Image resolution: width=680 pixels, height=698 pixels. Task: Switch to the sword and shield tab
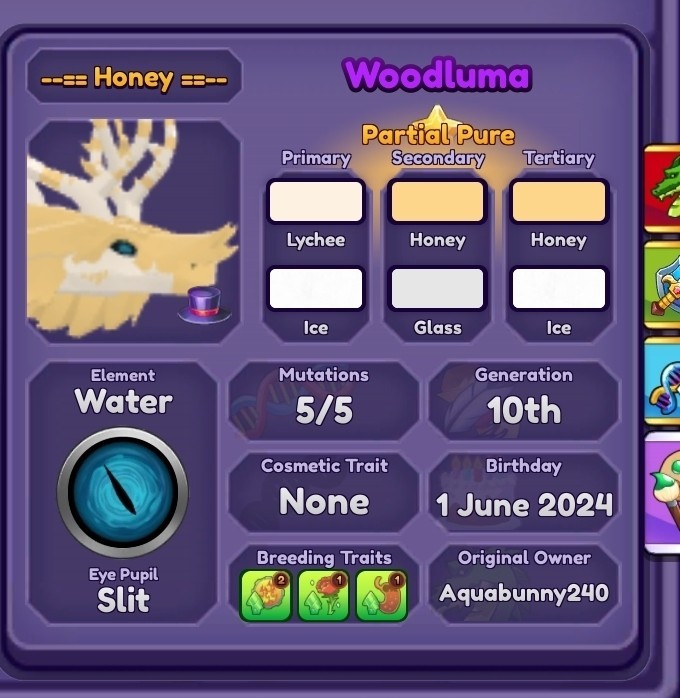tap(664, 284)
